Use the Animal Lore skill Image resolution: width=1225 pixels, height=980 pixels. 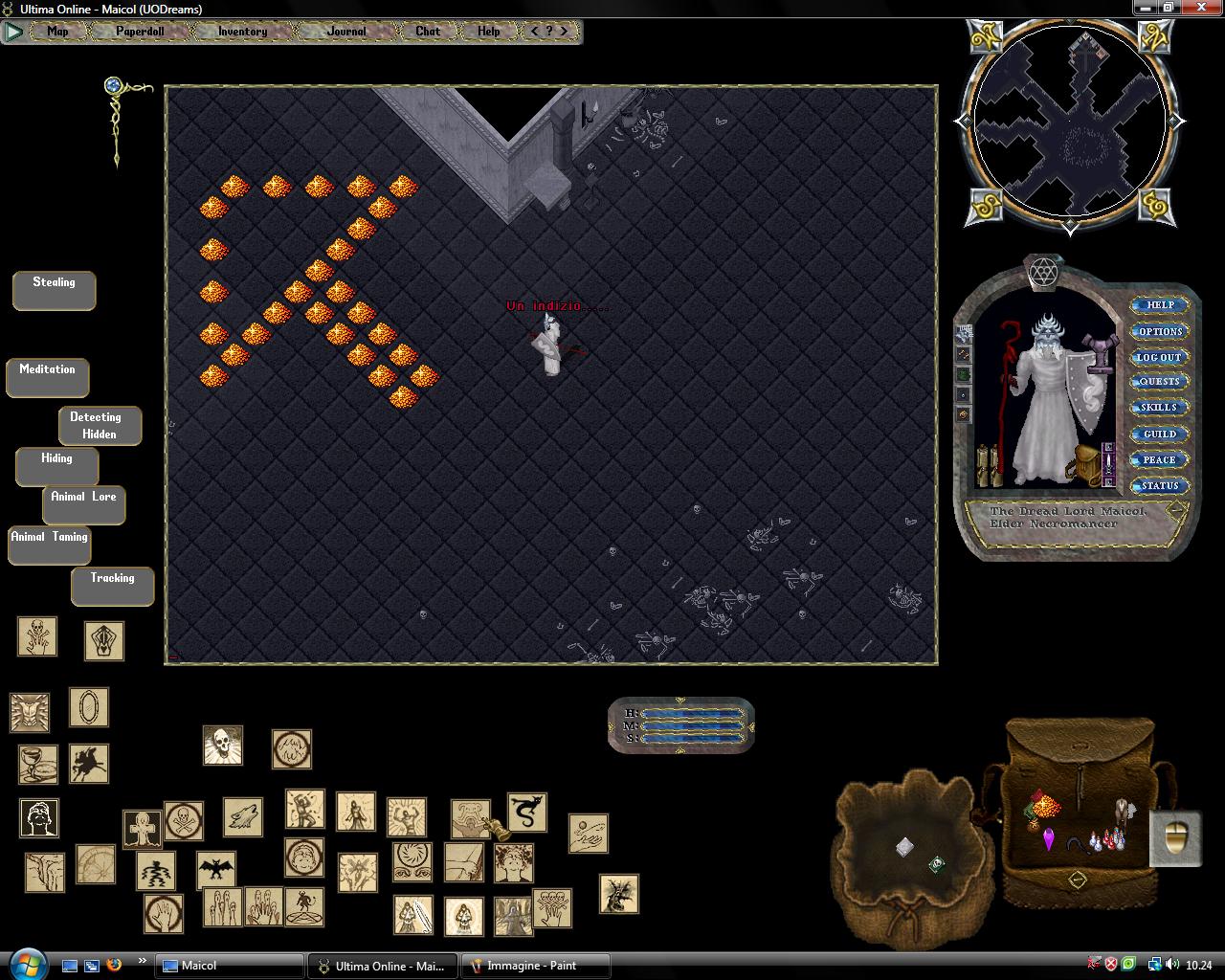coord(83,504)
